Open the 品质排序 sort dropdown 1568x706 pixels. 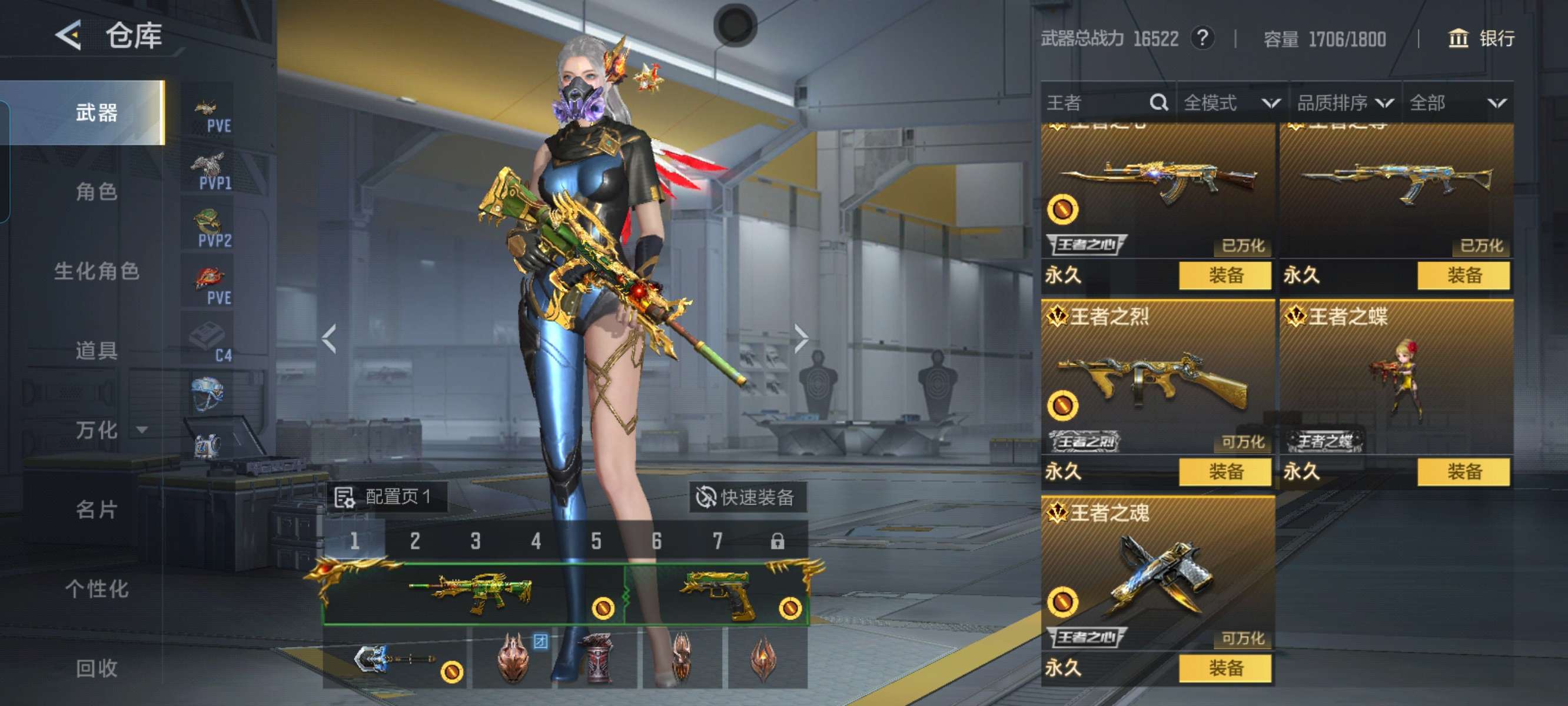tap(1344, 103)
